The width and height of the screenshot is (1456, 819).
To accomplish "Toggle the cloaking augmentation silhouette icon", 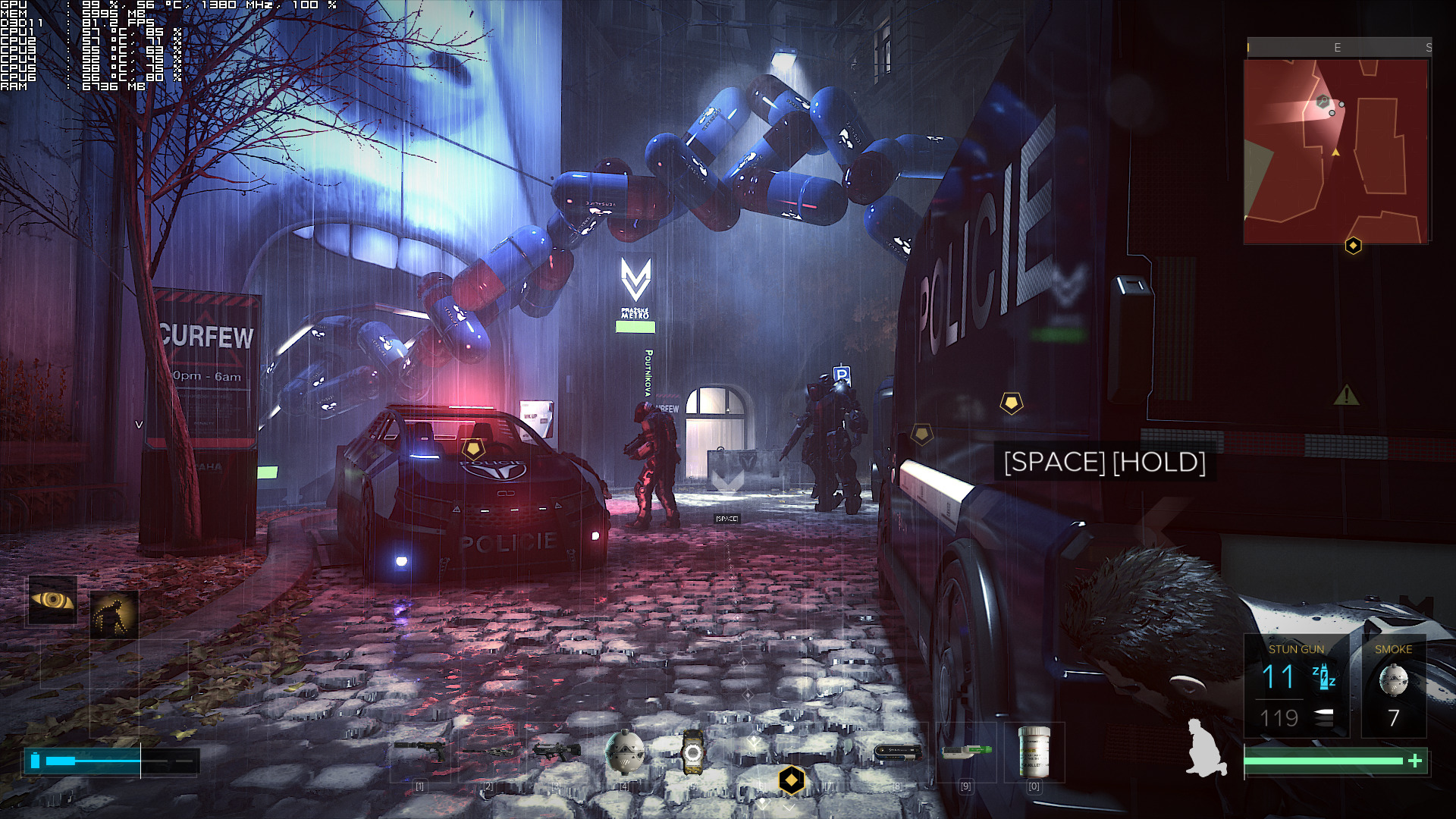I will tap(116, 610).
